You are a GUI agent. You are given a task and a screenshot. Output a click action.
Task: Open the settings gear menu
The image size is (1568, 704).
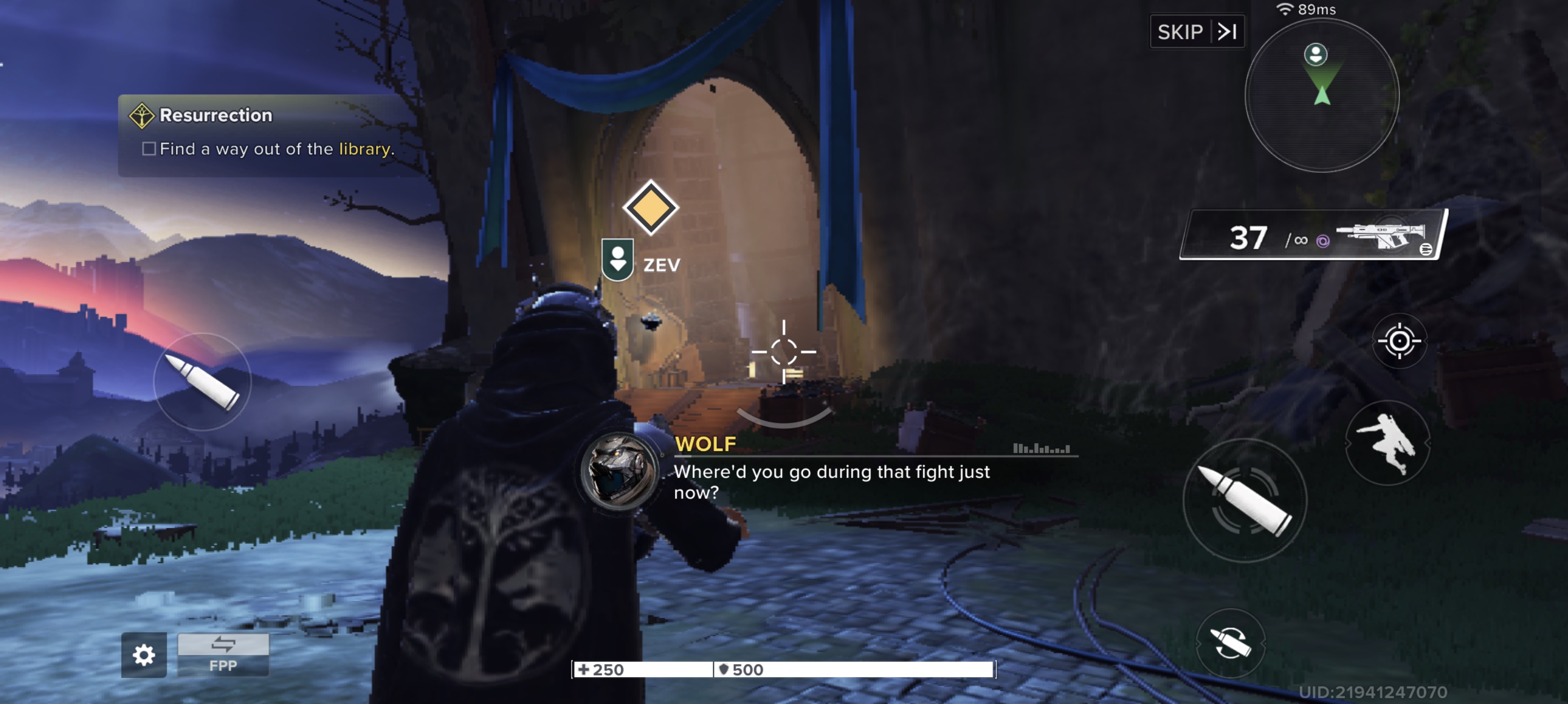click(144, 655)
